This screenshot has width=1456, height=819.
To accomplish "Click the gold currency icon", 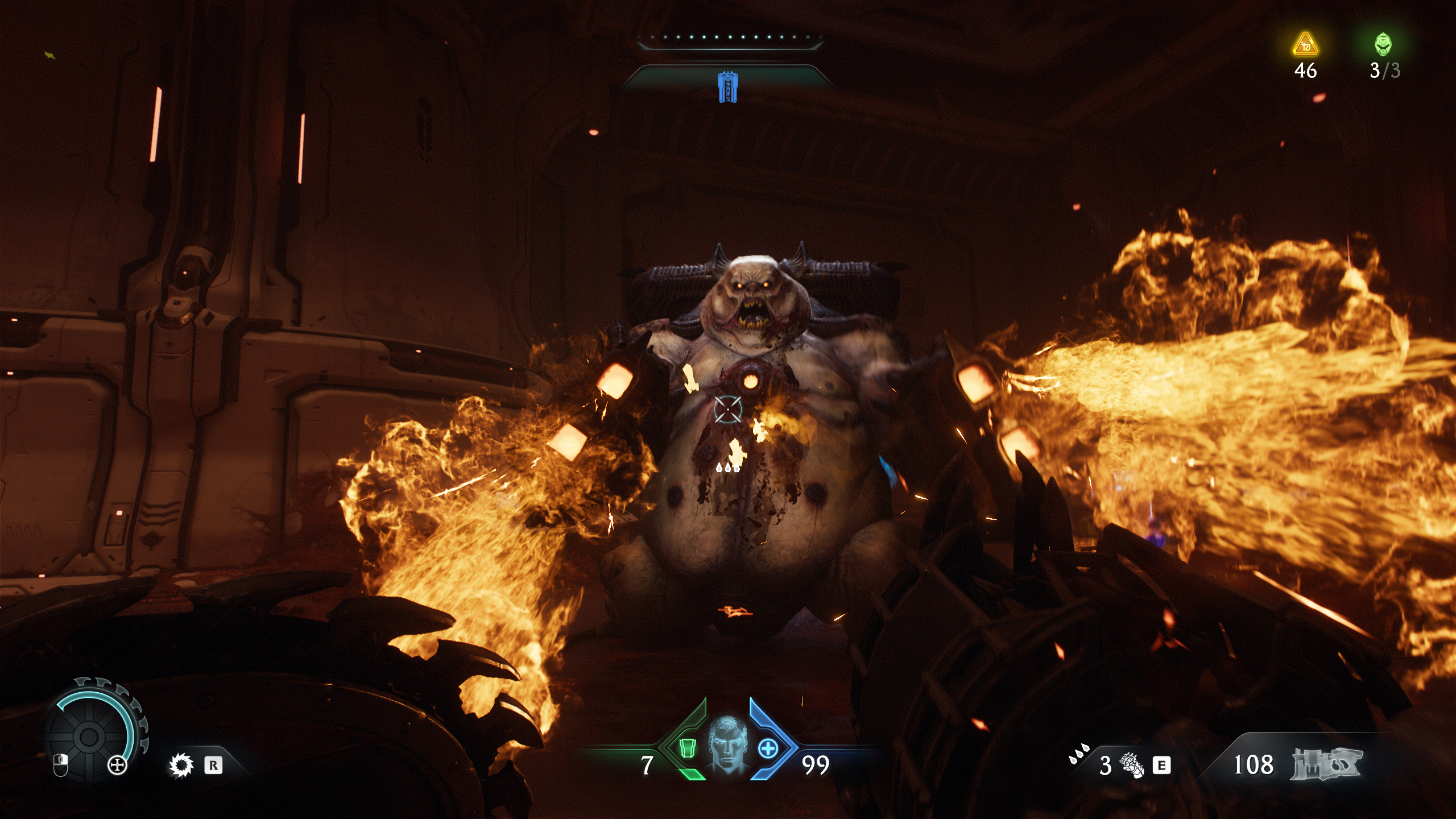I will click(1305, 44).
